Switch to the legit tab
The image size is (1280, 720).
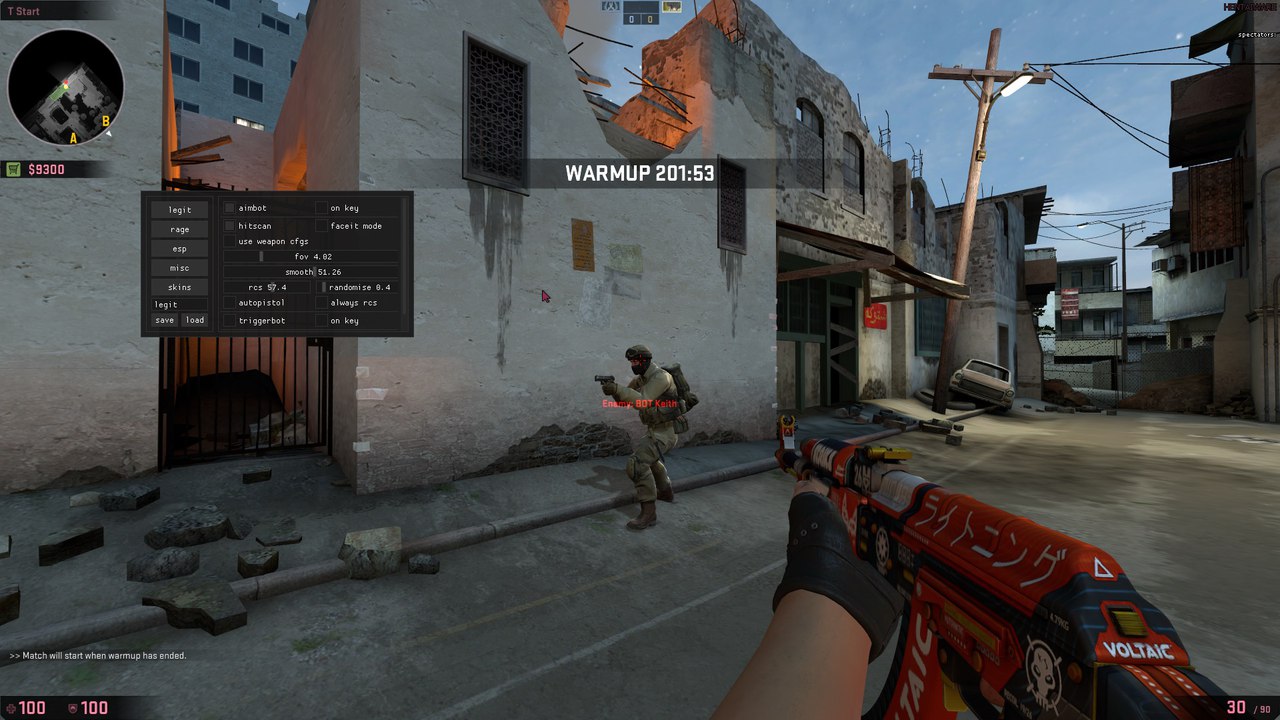(180, 210)
